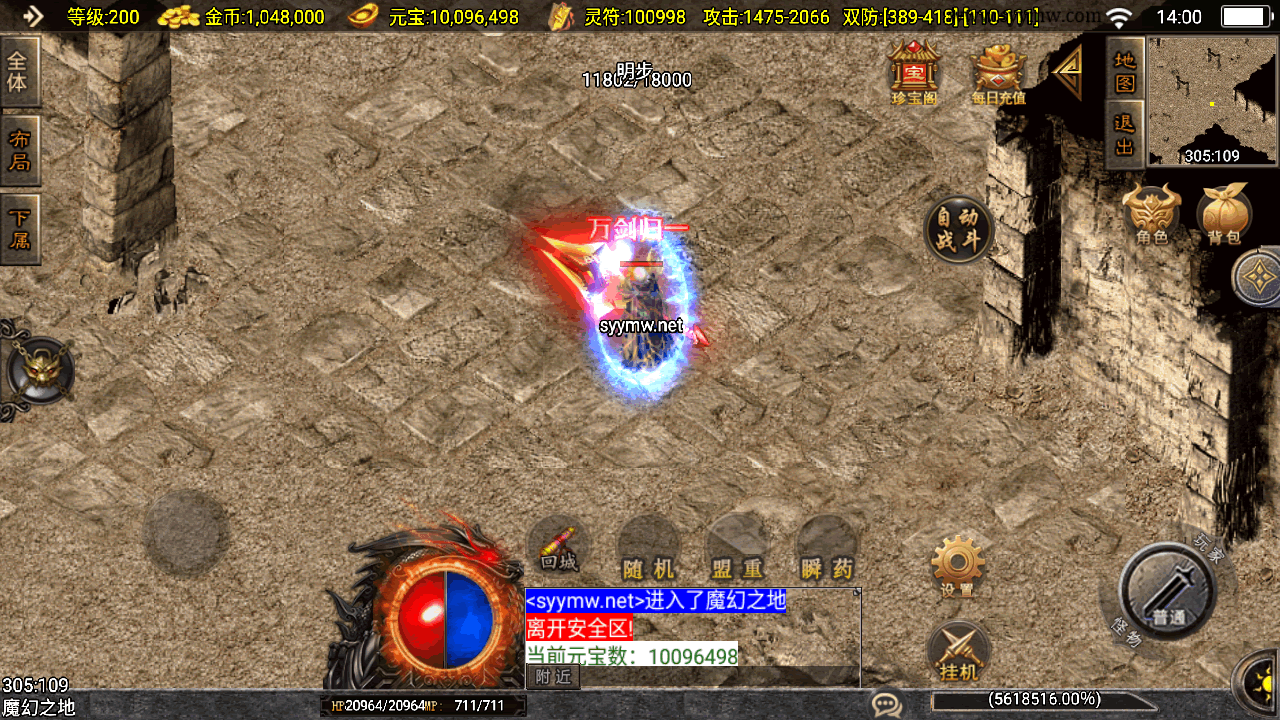Start 挂机 idle mode
Viewport: 1280px width, 720px height.
coord(958,652)
